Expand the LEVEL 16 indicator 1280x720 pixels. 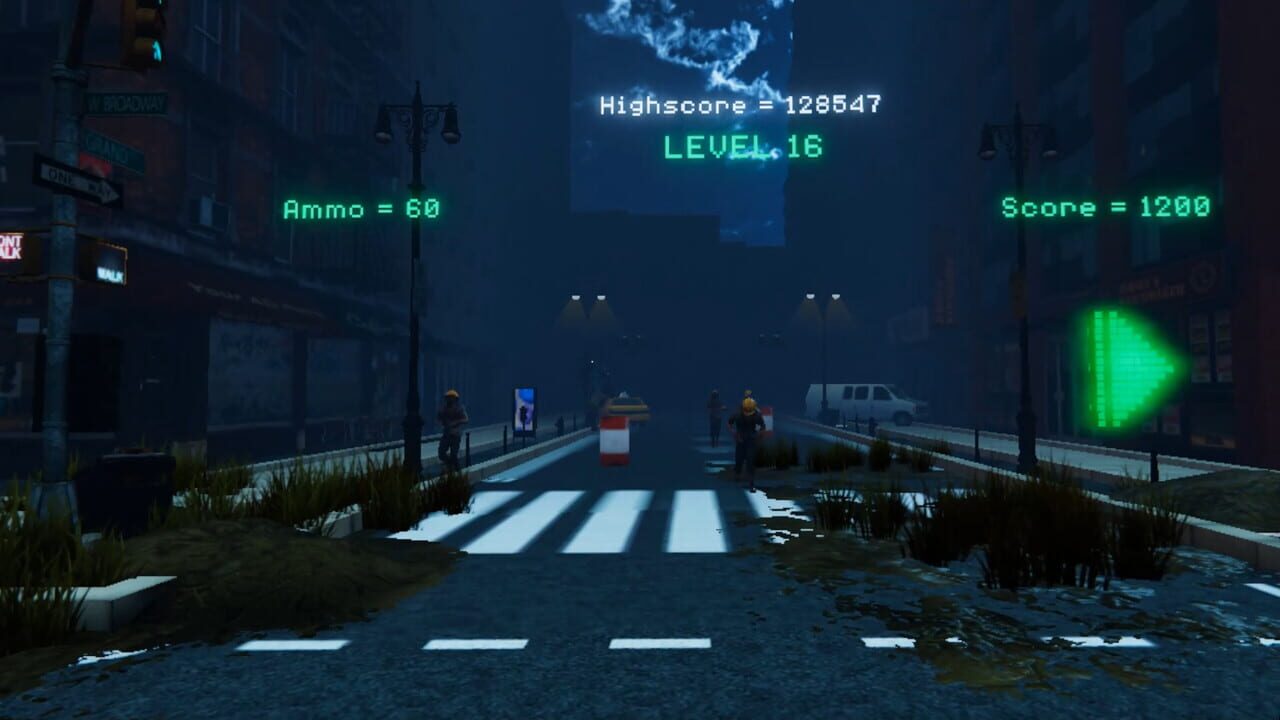point(743,146)
